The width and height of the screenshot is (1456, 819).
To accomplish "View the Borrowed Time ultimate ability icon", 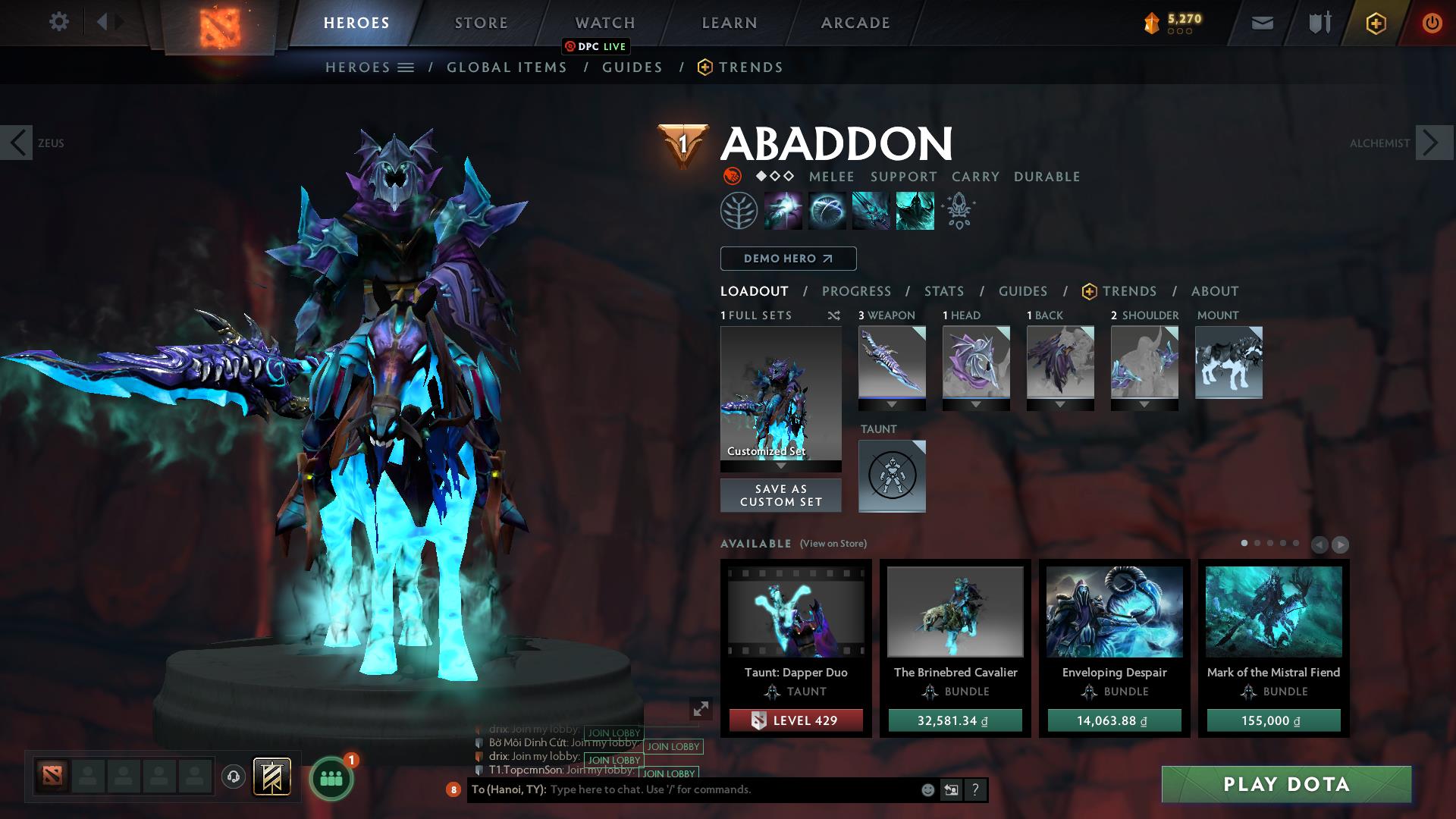I will pyautogui.click(x=914, y=210).
